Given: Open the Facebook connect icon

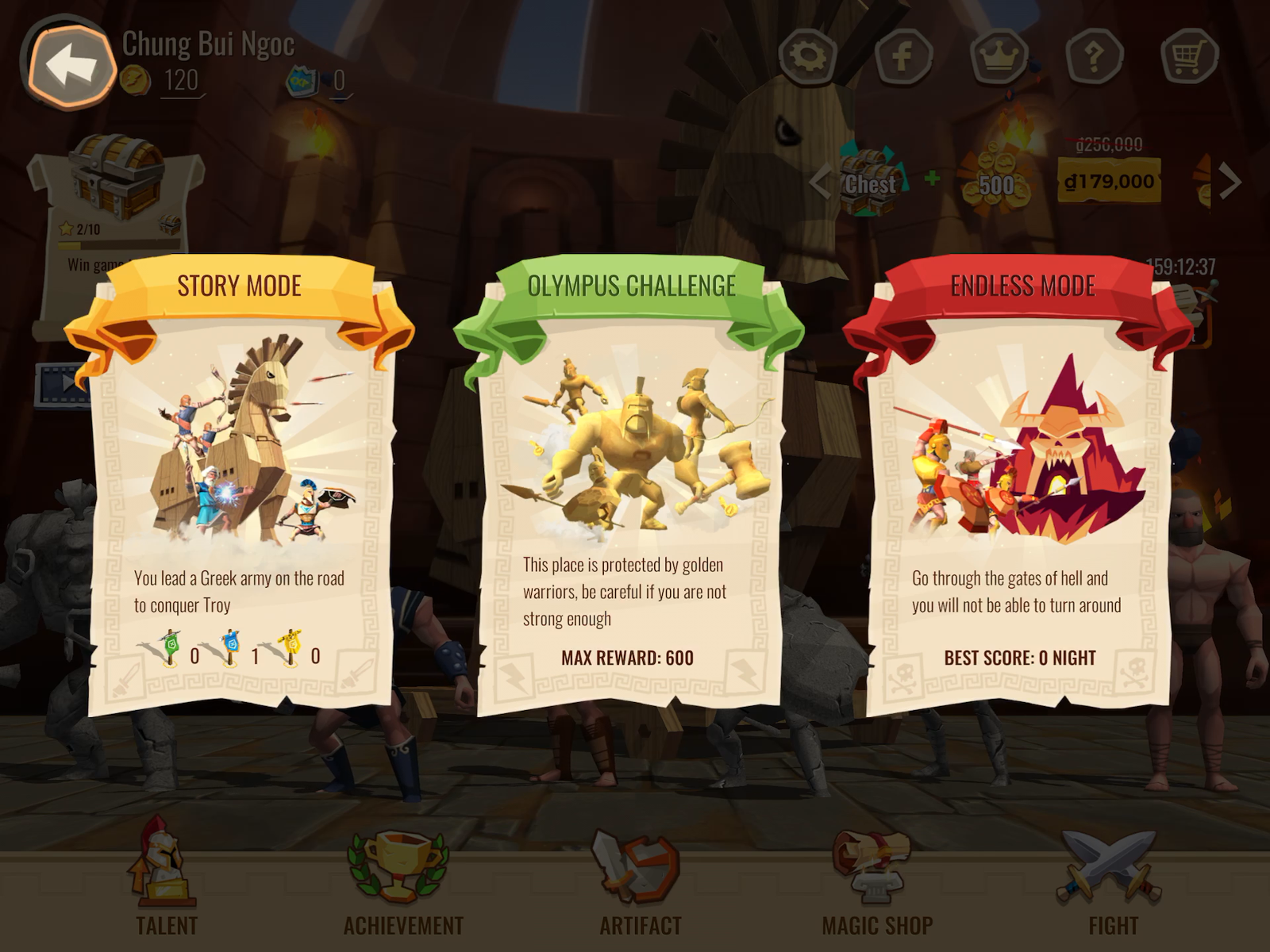Looking at the screenshot, I should click(x=902, y=56).
